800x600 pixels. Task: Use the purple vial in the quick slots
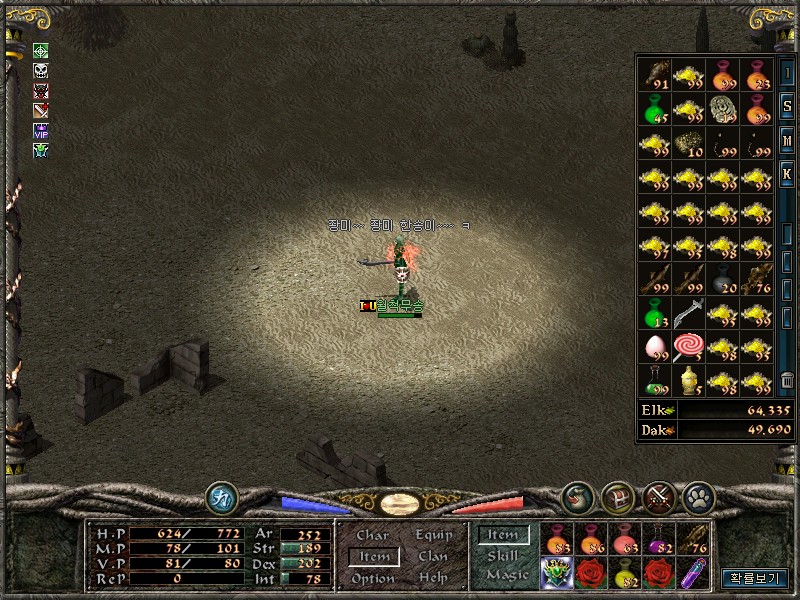tap(692, 575)
